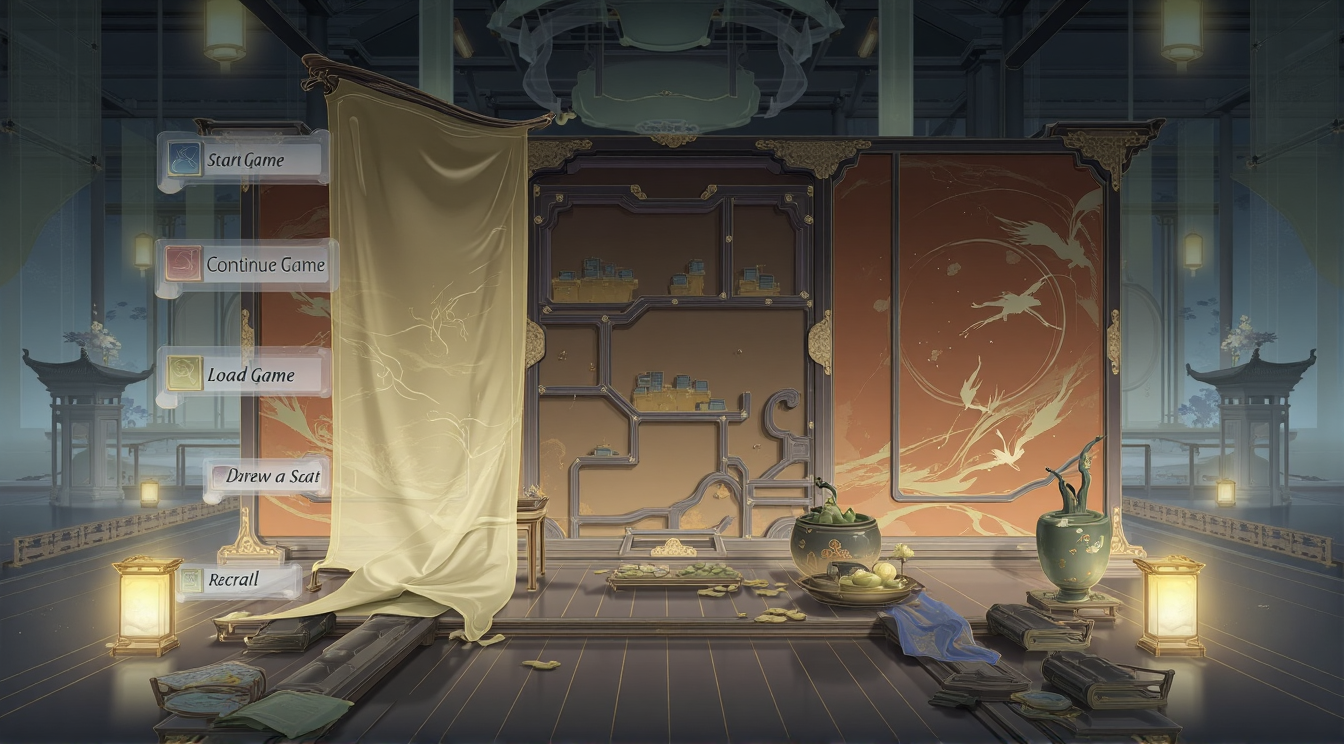Click the Start Game menu entry
This screenshot has width=1344, height=744.
tap(243, 160)
